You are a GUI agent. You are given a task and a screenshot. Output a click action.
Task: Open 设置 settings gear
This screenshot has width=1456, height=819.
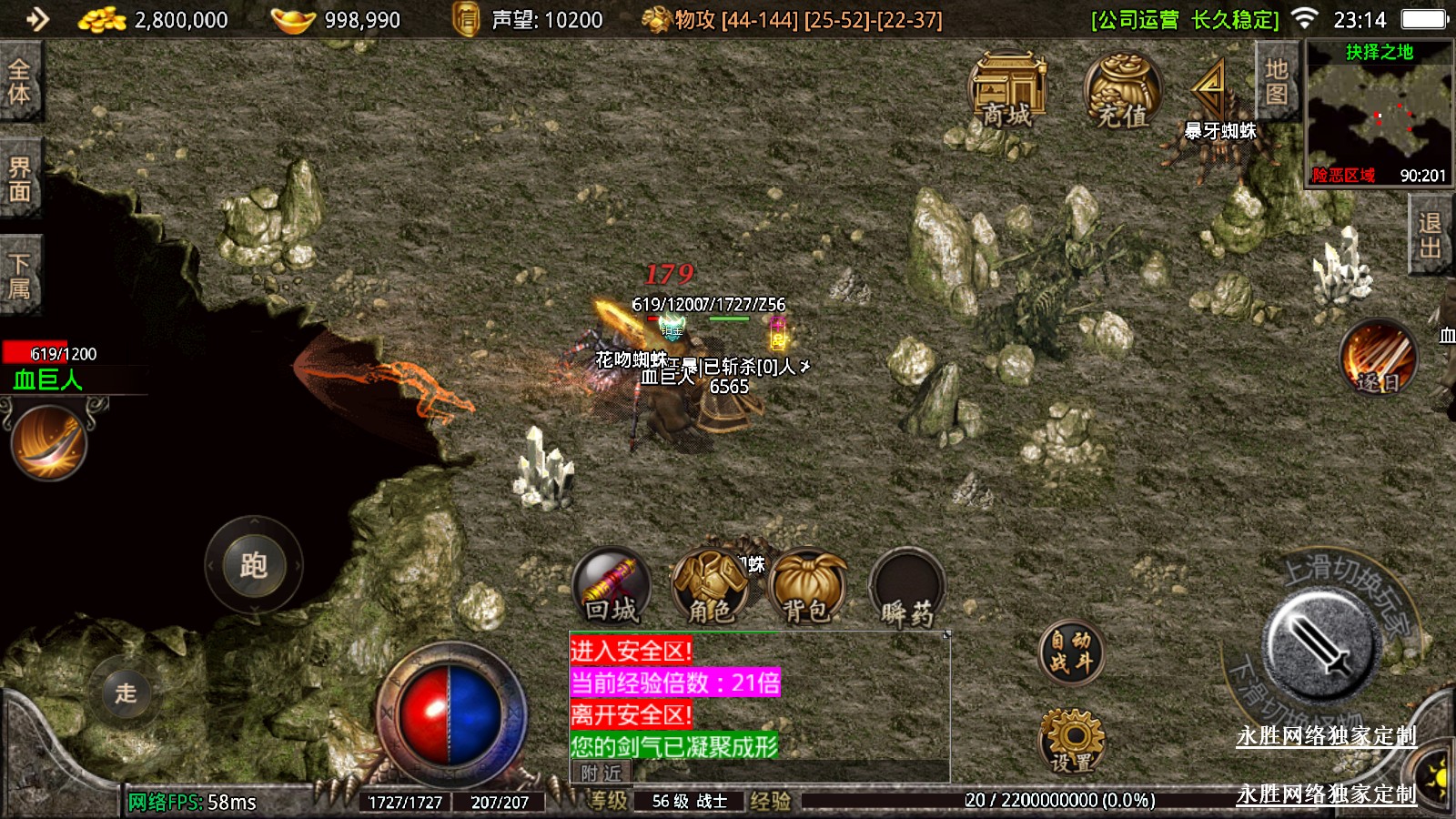[1072, 742]
